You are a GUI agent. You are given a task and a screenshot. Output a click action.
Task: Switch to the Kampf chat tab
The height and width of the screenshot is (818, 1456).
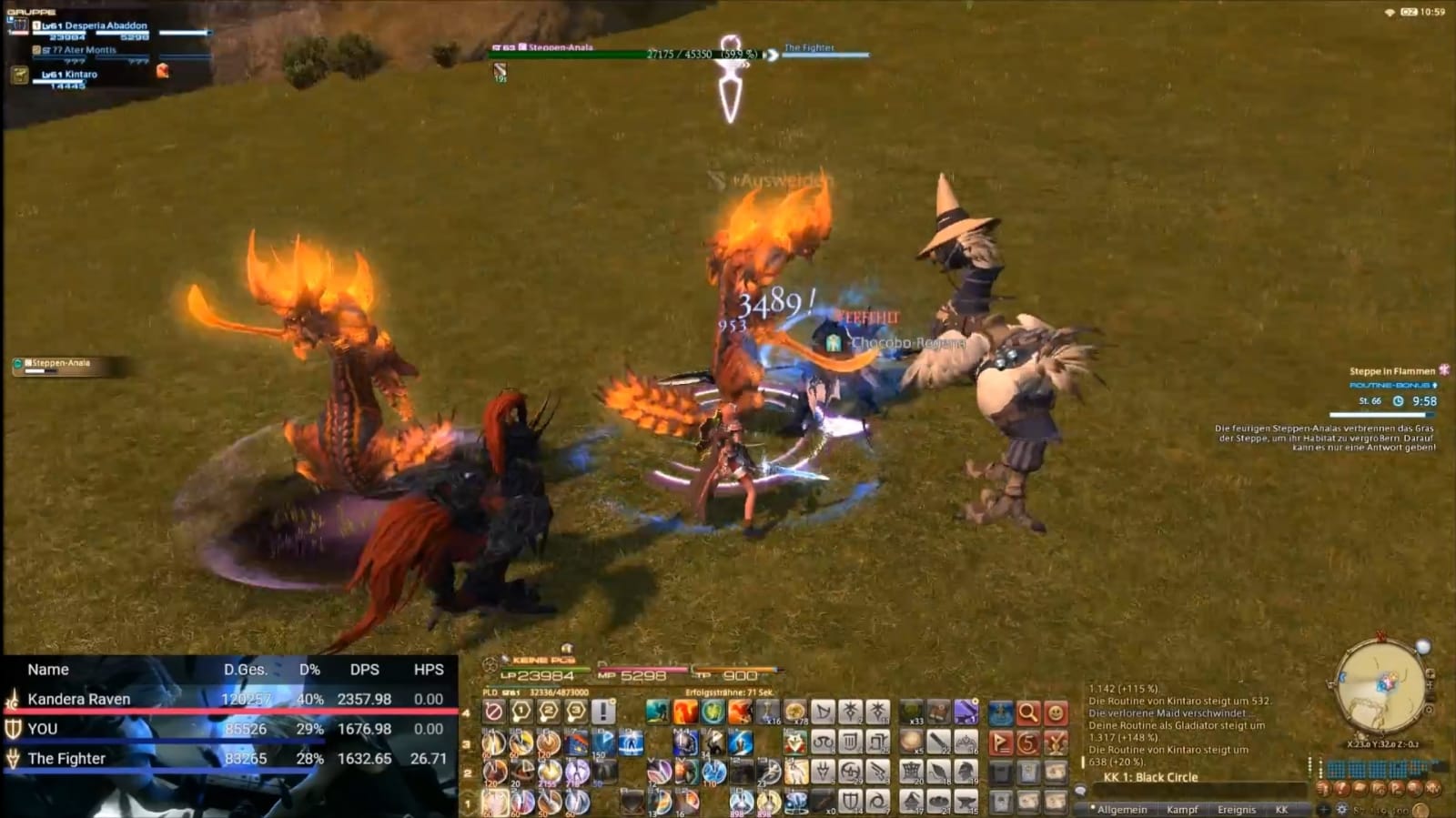(1183, 809)
